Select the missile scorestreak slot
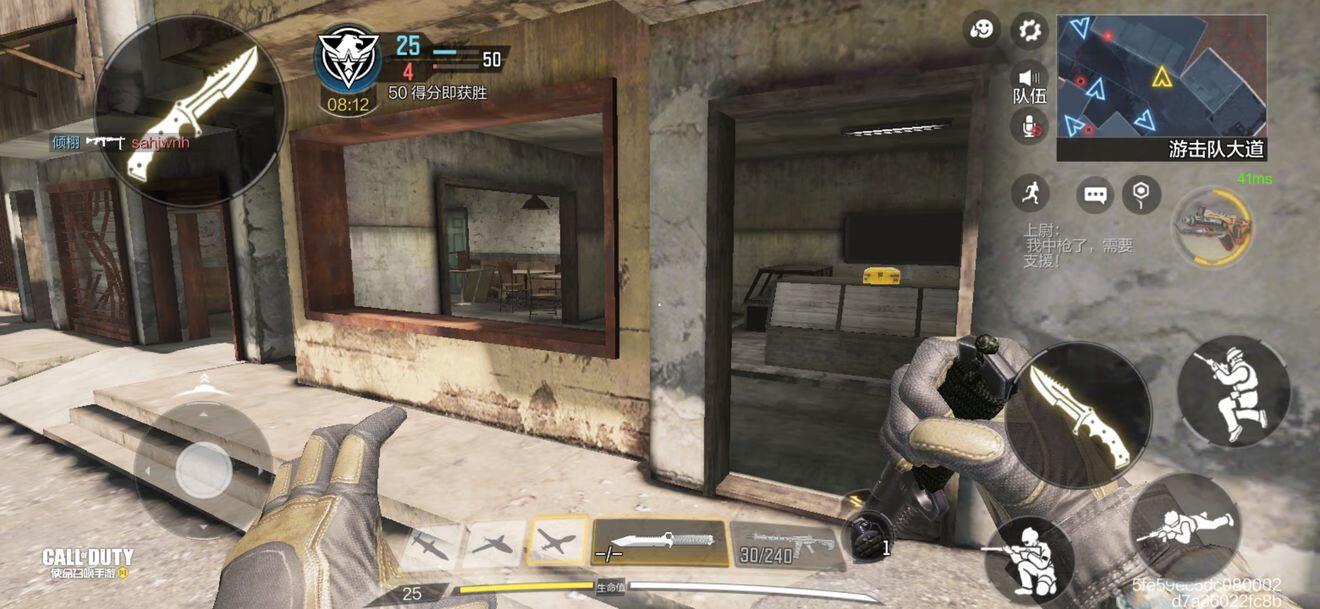Image resolution: width=1320 pixels, height=609 pixels. coord(431,546)
